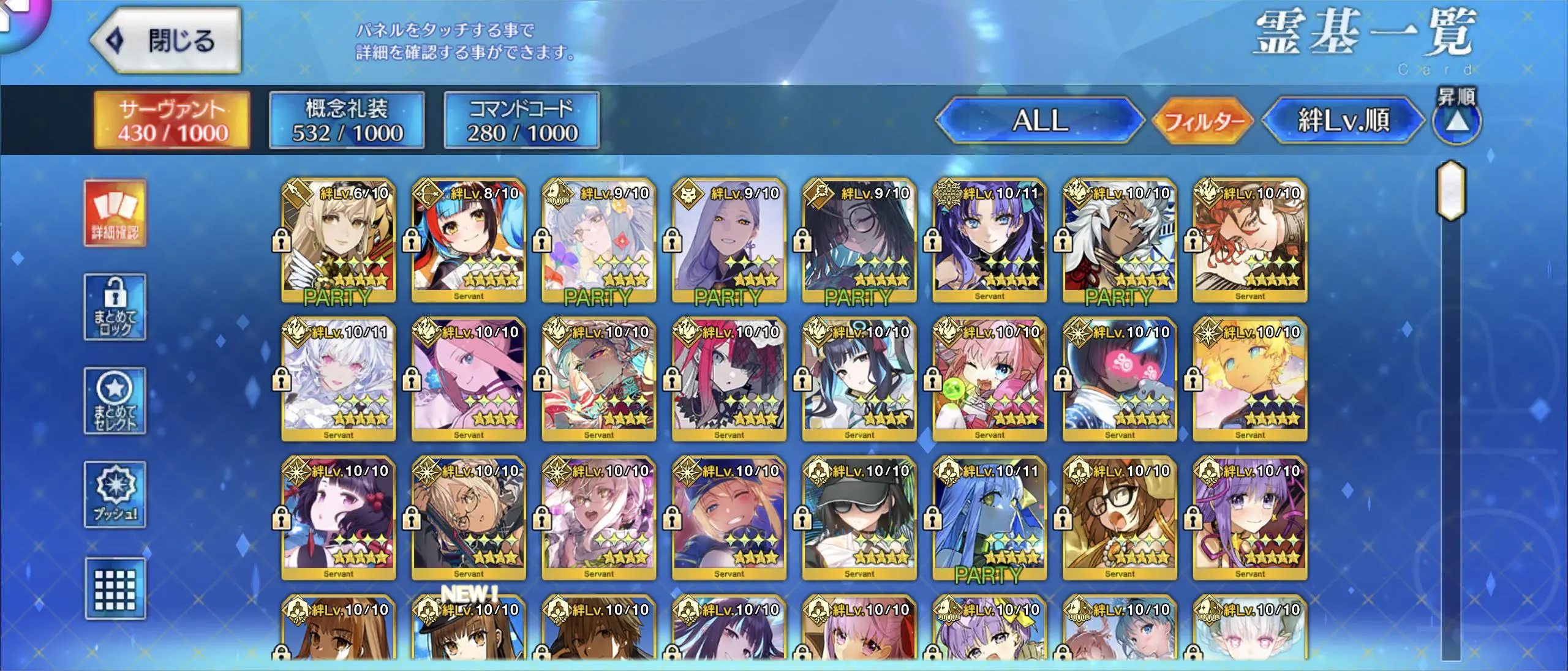Pick the brown-haired servant with black-rimmed glasses
The height and width of the screenshot is (671, 1568).
[x=1120, y=518]
